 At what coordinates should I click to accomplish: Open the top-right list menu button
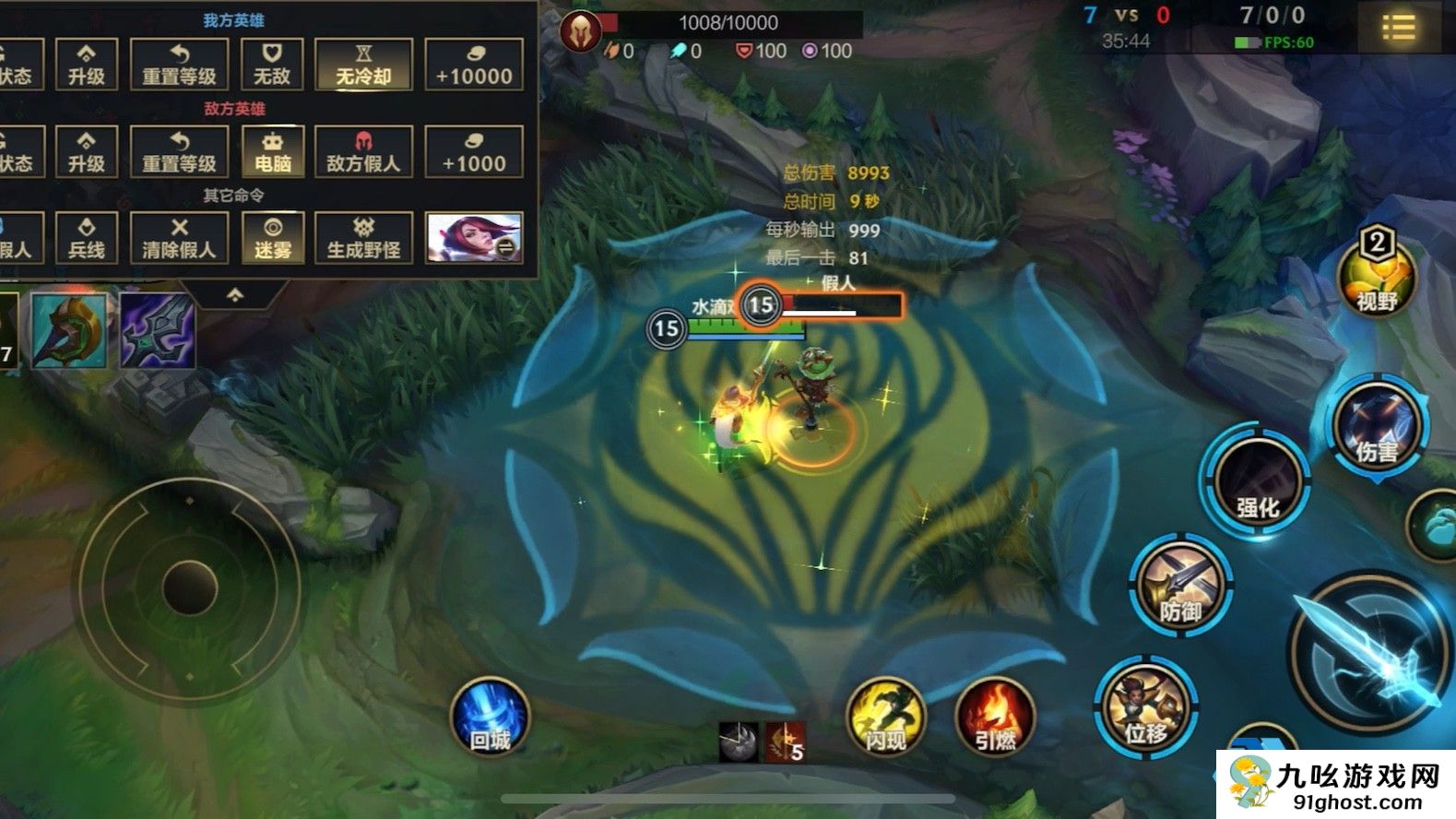coord(1398,28)
